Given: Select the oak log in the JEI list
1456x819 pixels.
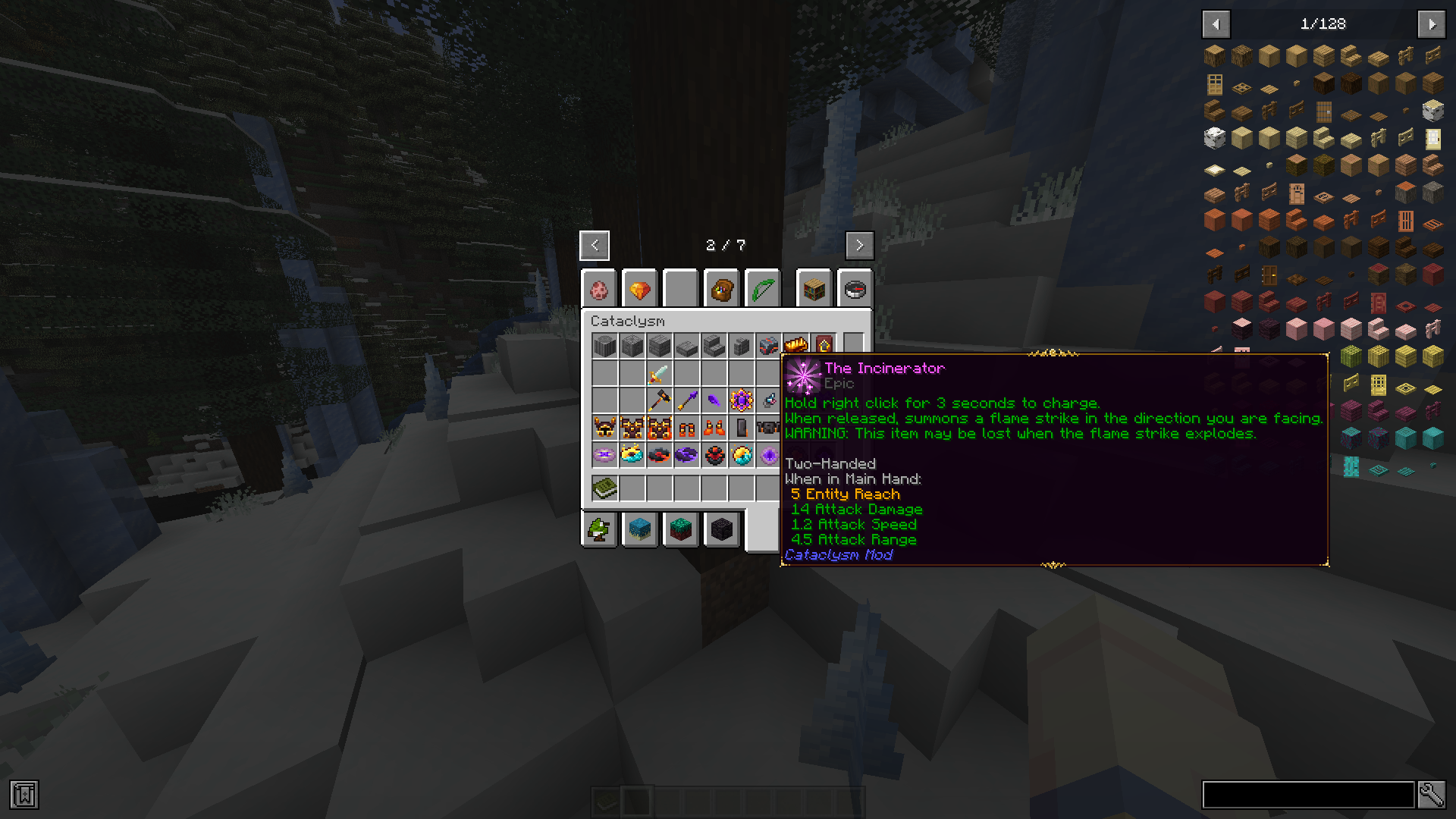Looking at the screenshot, I should tap(1213, 55).
